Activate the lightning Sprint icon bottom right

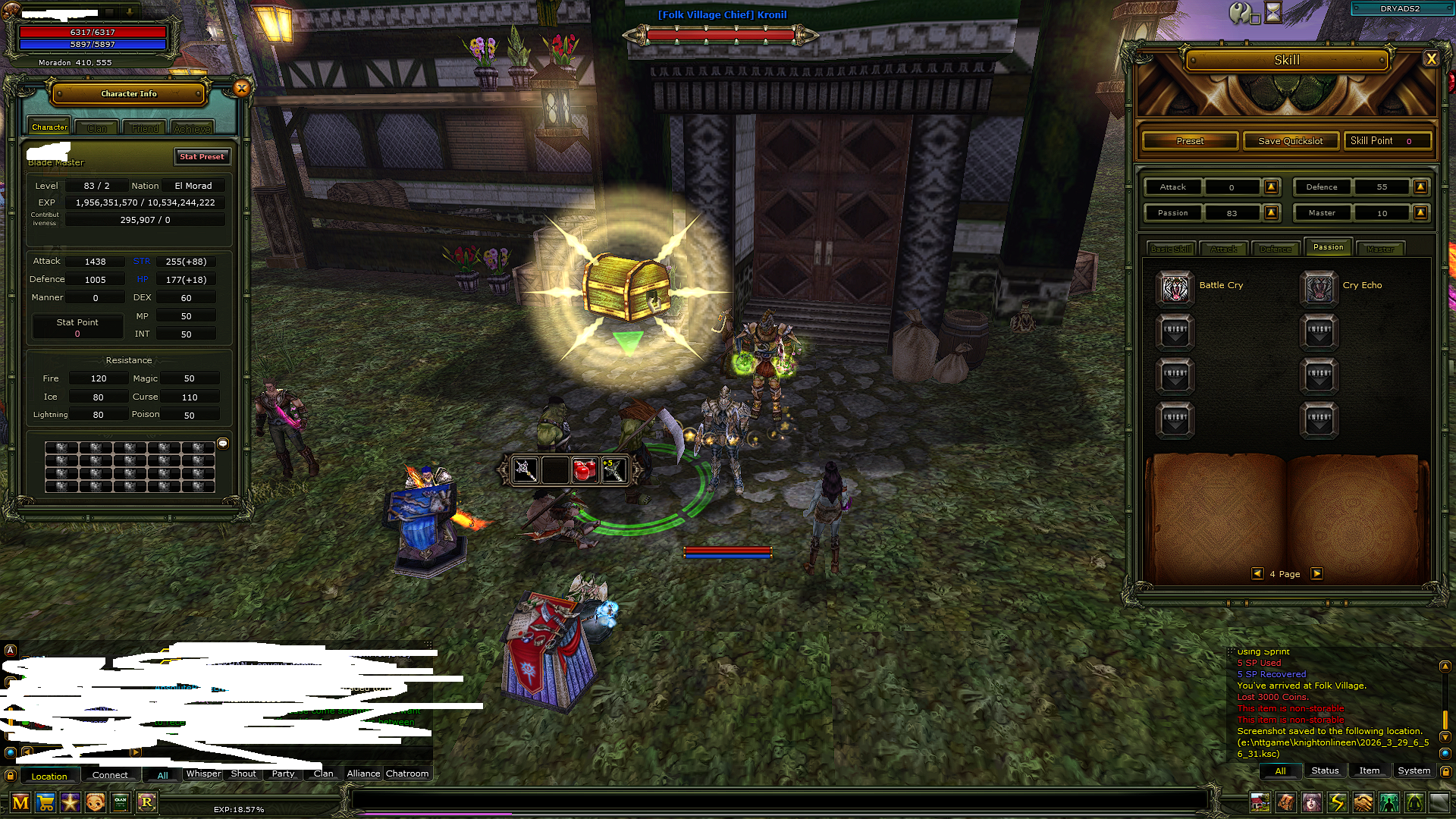[1338, 802]
